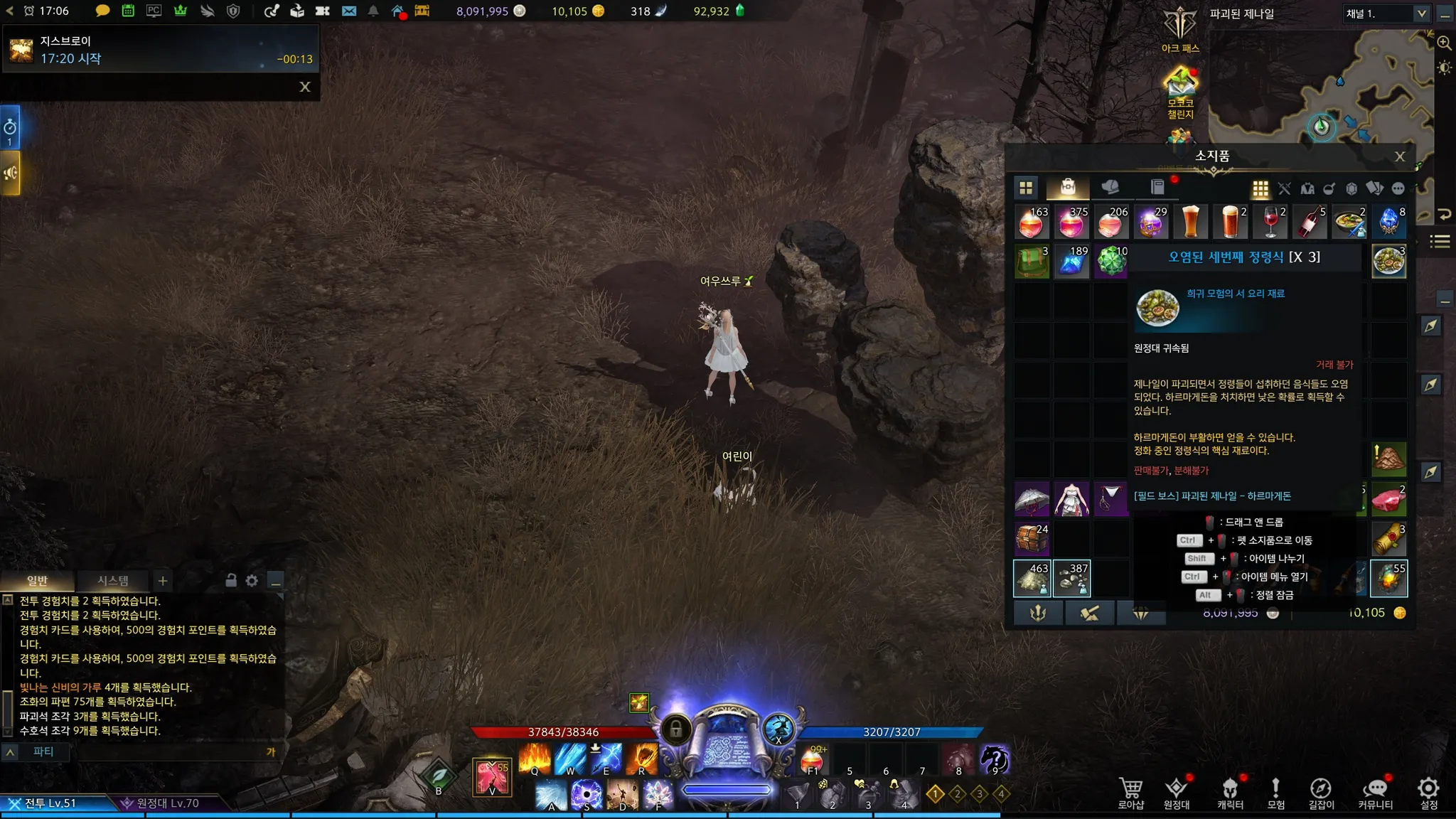Open the 설정 settings menu
The image size is (1456, 819).
point(1428,792)
